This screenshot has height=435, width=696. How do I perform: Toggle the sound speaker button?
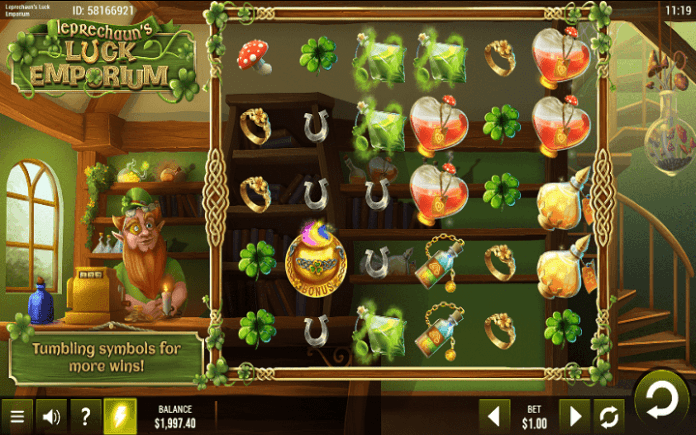click(51, 415)
